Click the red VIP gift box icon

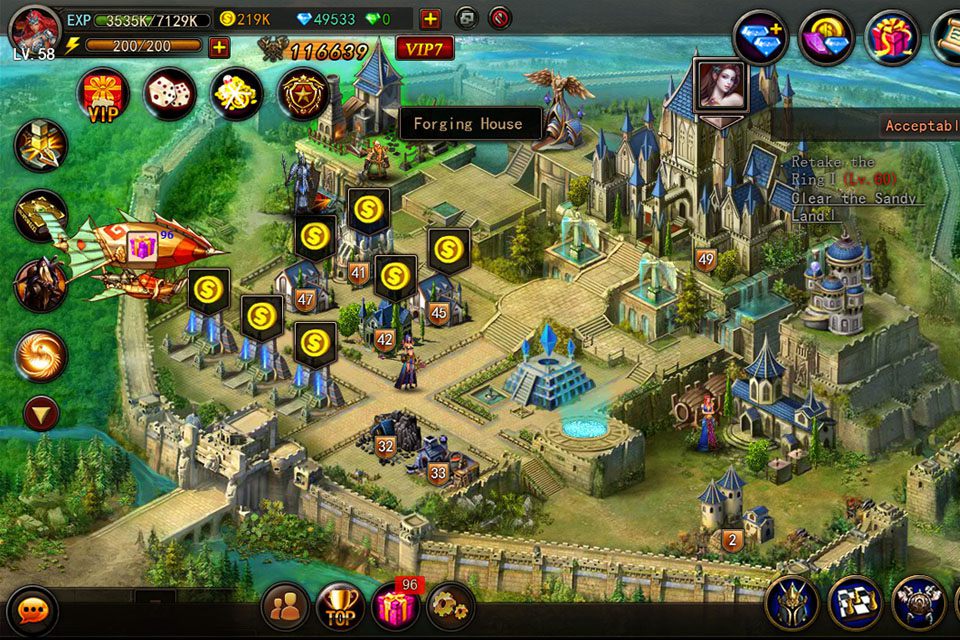click(103, 95)
